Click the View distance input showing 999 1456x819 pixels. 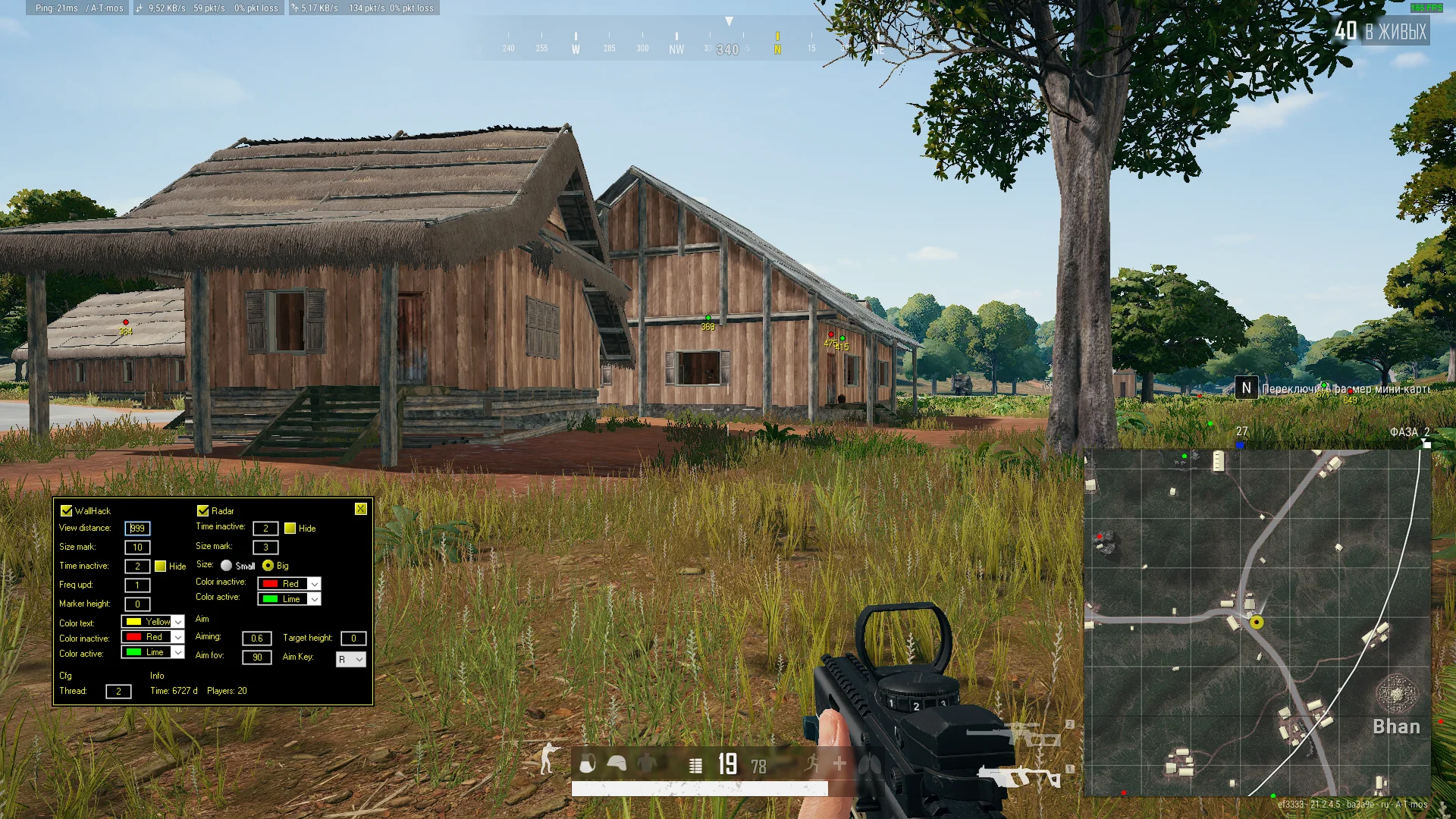(137, 529)
